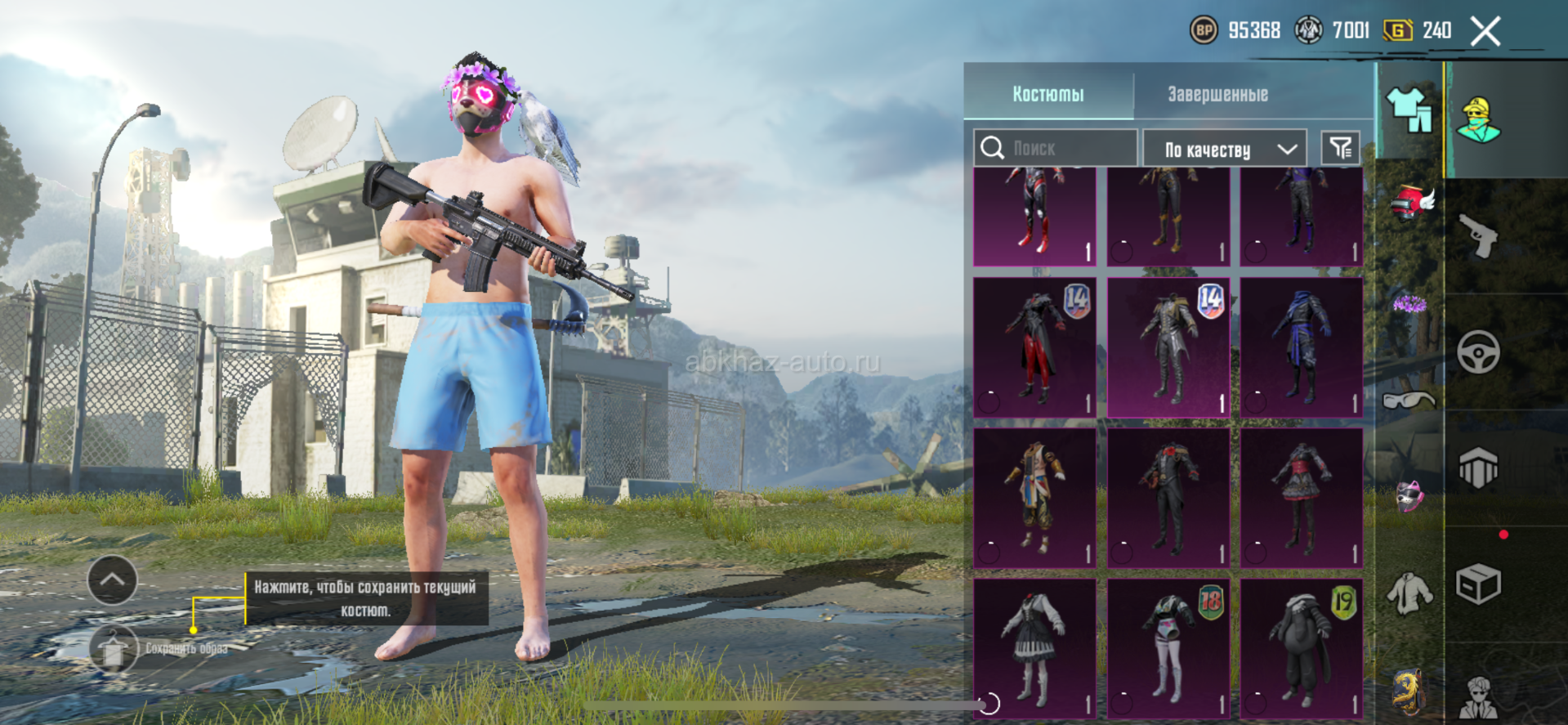Choose the blue hooded ninja outfit

1301,348
